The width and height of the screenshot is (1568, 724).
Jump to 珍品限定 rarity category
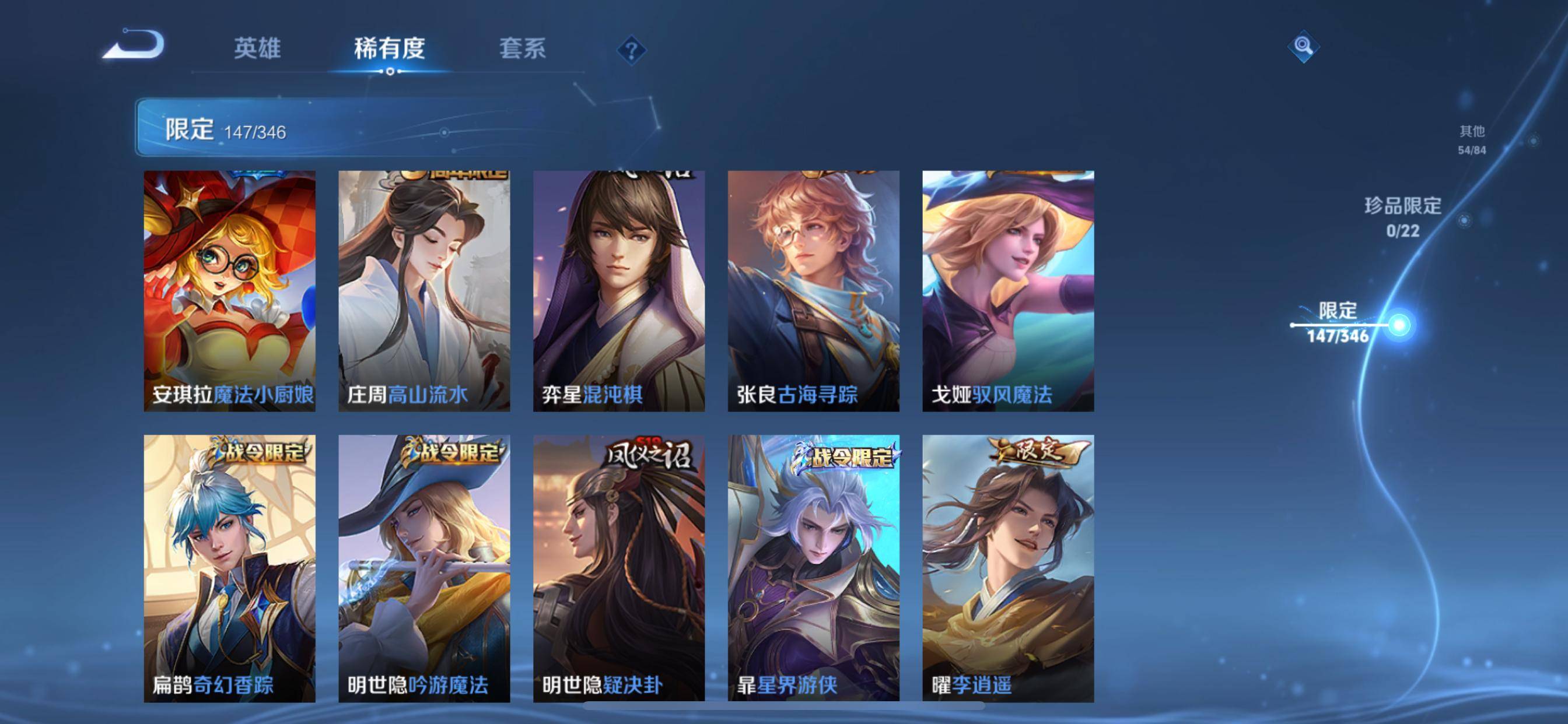pyautogui.click(x=1402, y=217)
